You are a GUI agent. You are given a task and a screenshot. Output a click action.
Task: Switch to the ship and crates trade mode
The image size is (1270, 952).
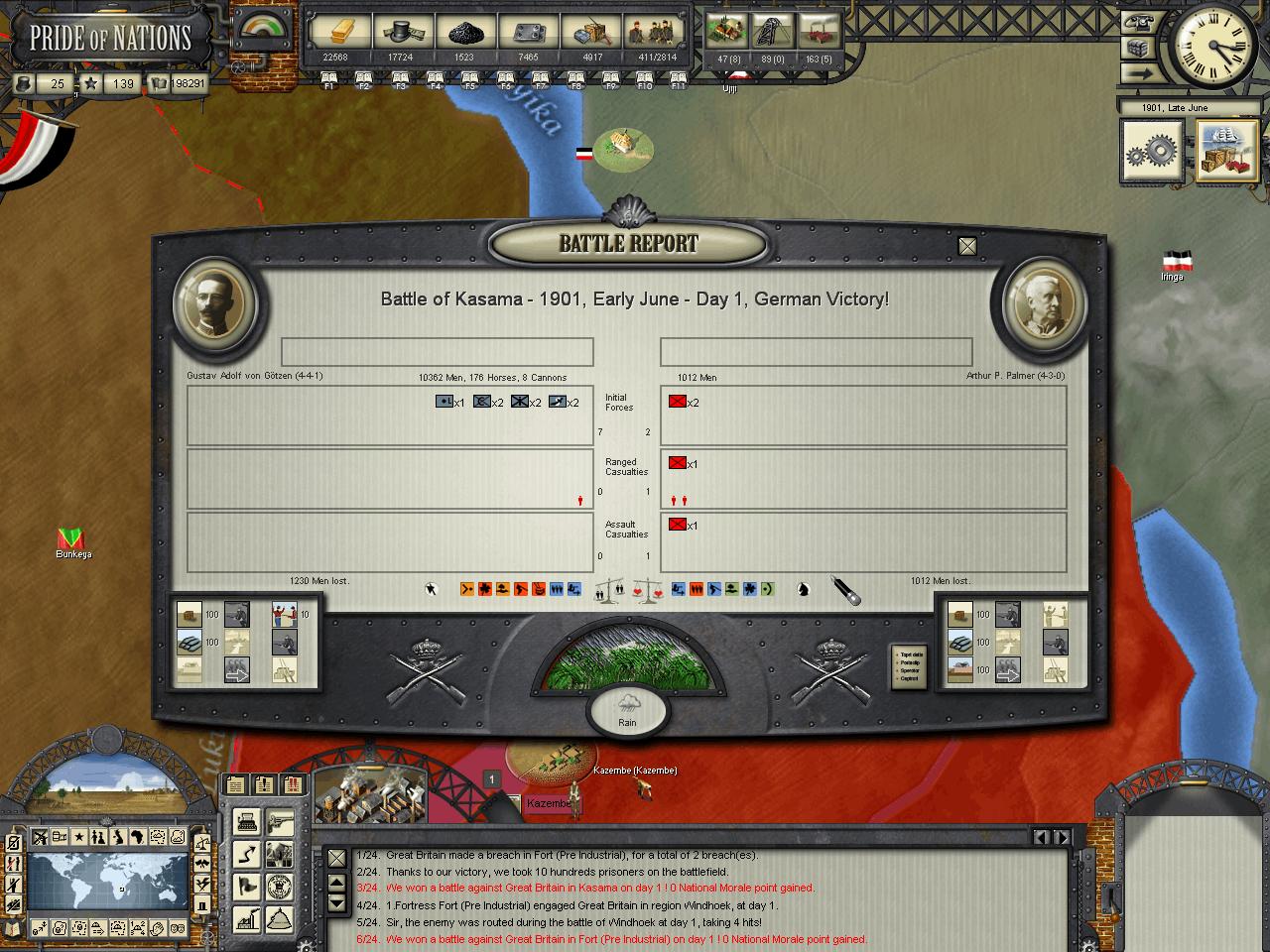click(1226, 152)
